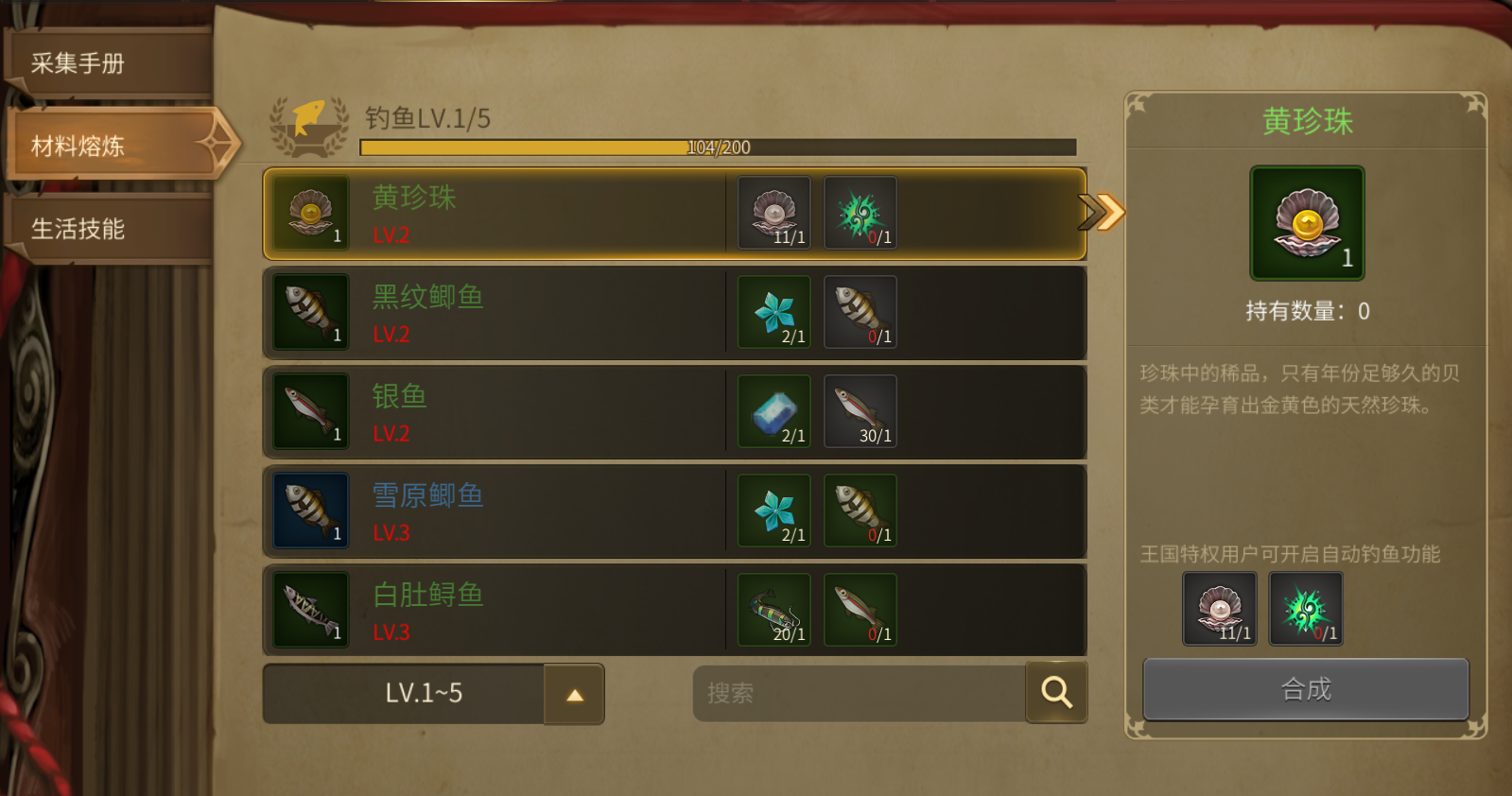Select the 雪原鲫鱼 recipe row
This screenshot has height=796, width=1512.
567,510
